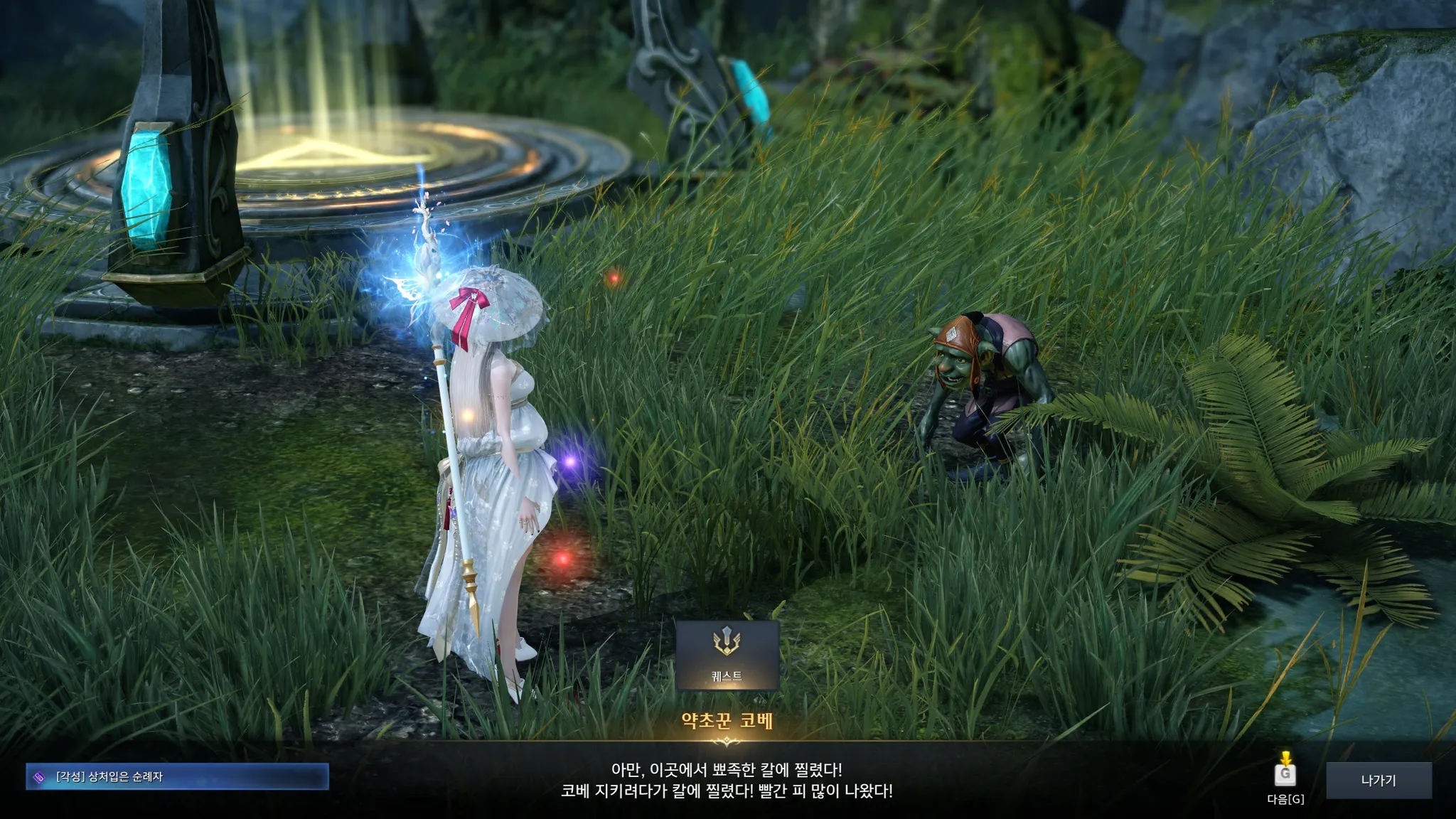Exit dialogue with 나가기 button
The width and height of the screenshot is (1456, 819).
(1378, 780)
